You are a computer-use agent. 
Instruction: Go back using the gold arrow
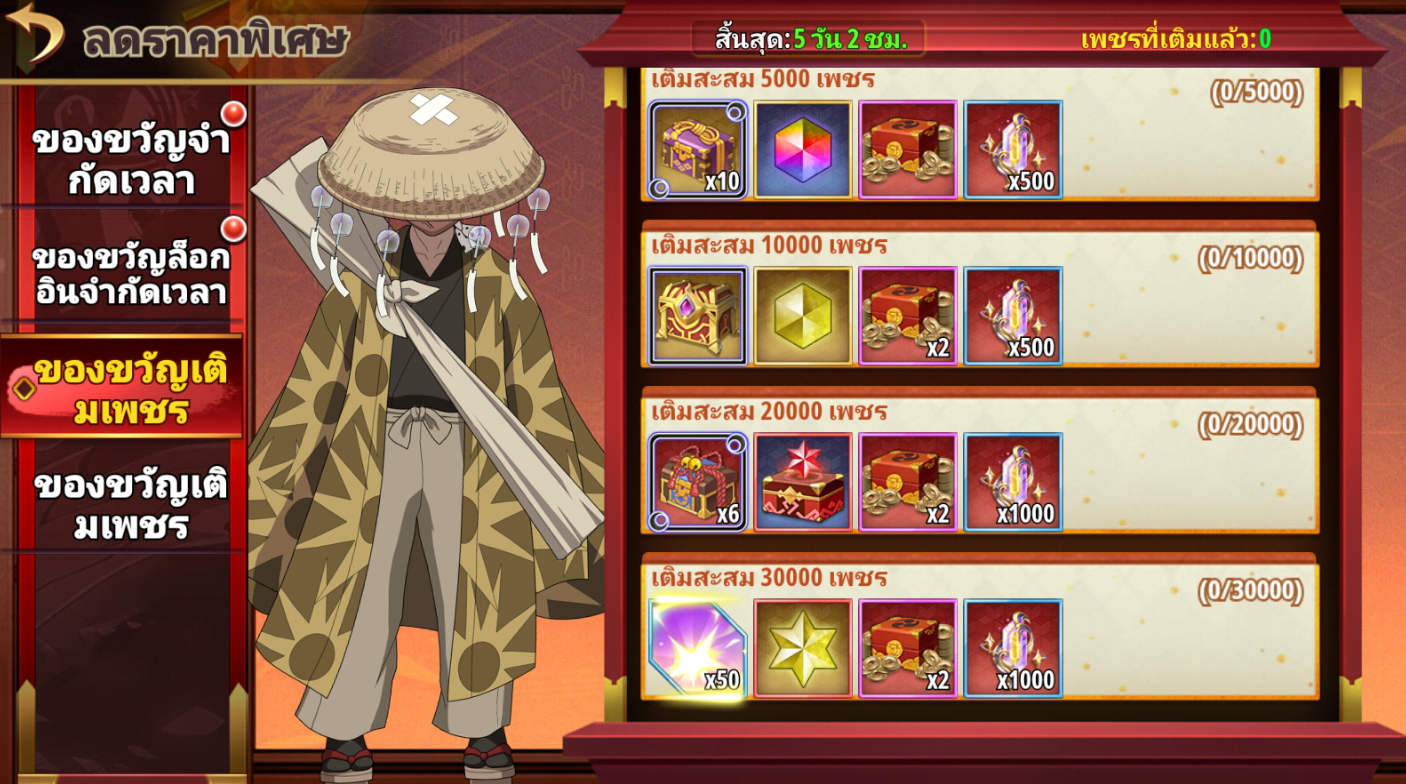(x=36, y=32)
